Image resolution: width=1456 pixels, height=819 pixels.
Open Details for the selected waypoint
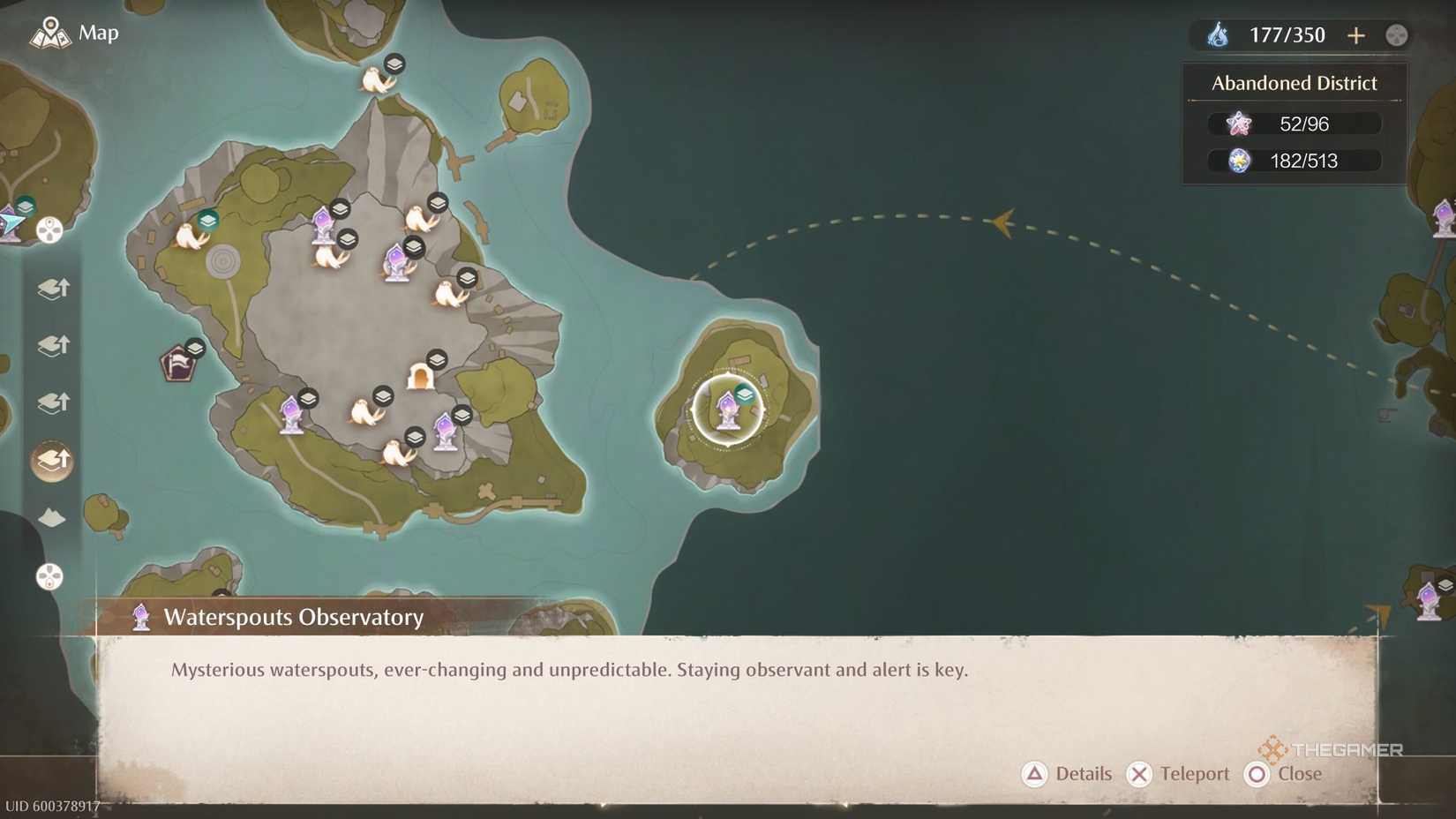coord(1069,774)
